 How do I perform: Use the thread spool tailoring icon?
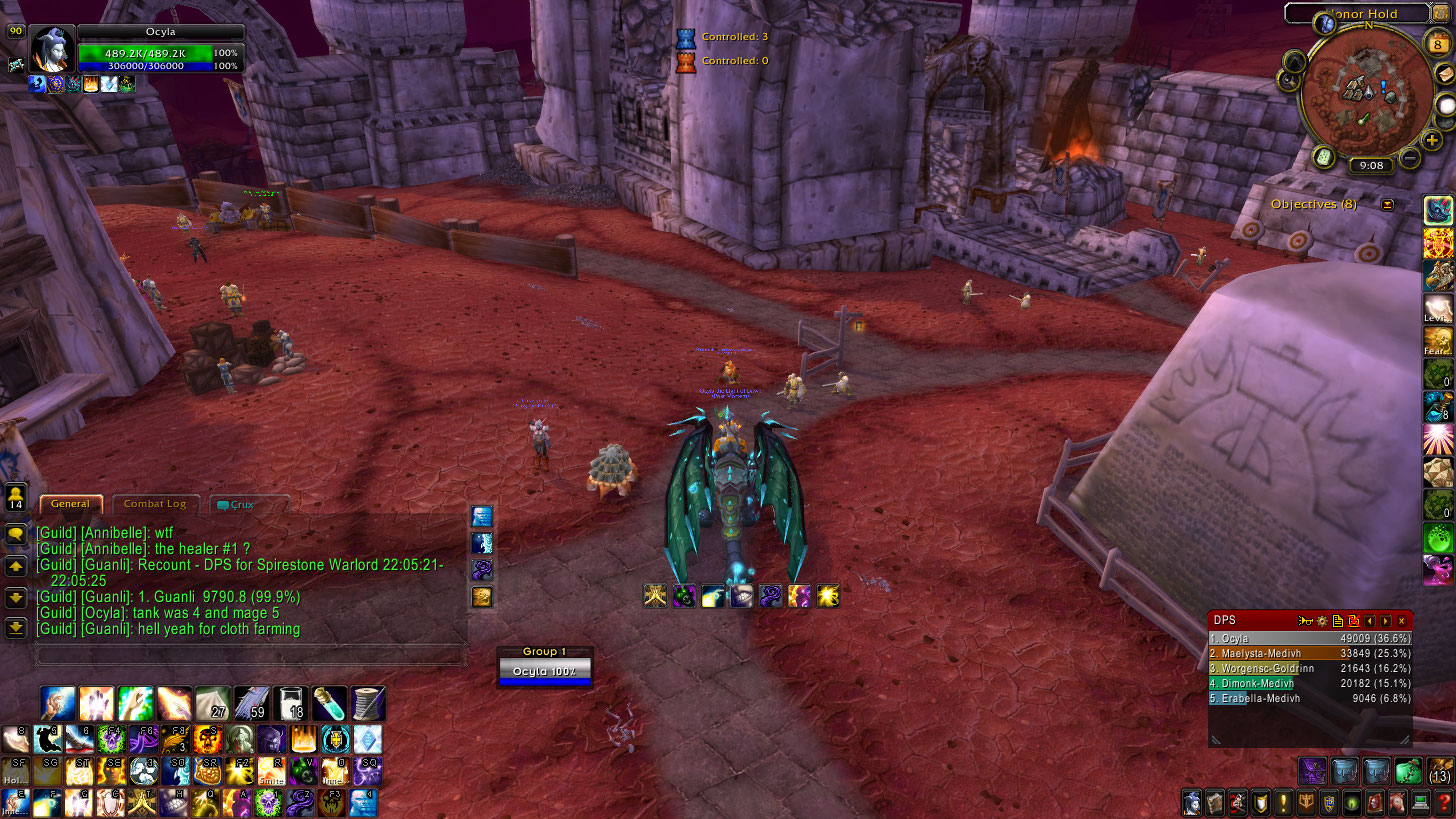click(368, 703)
